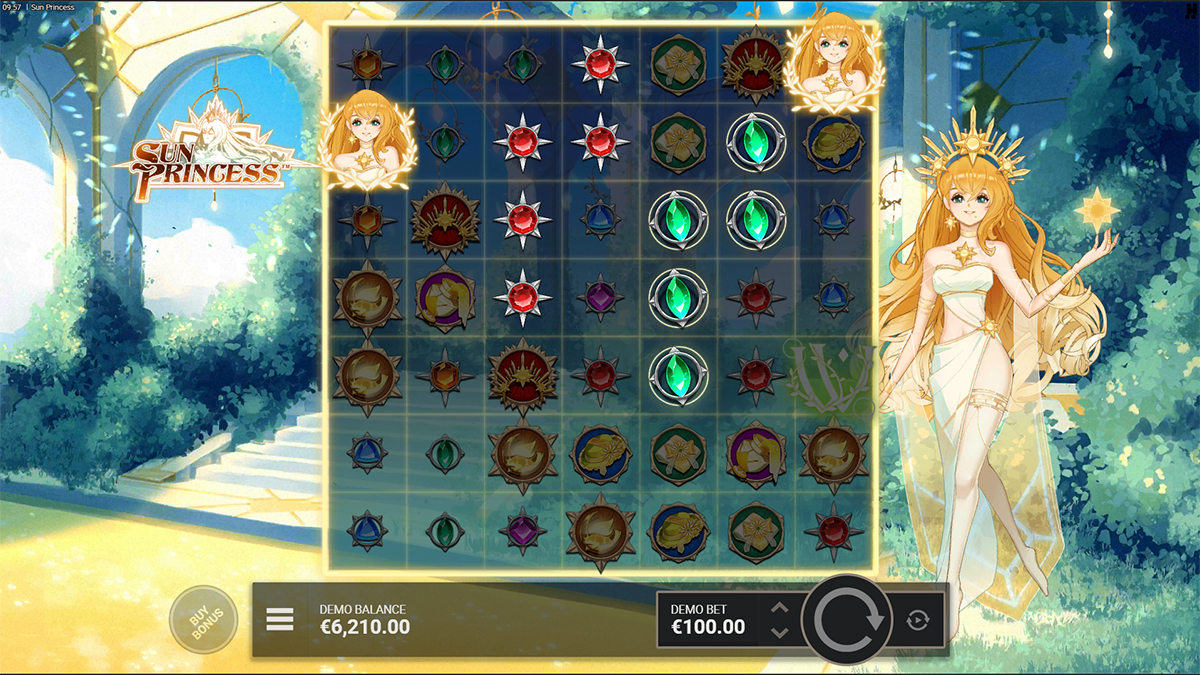Open the autoplay settings button
This screenshot has width=1200, height=675.
click(917, 621)
